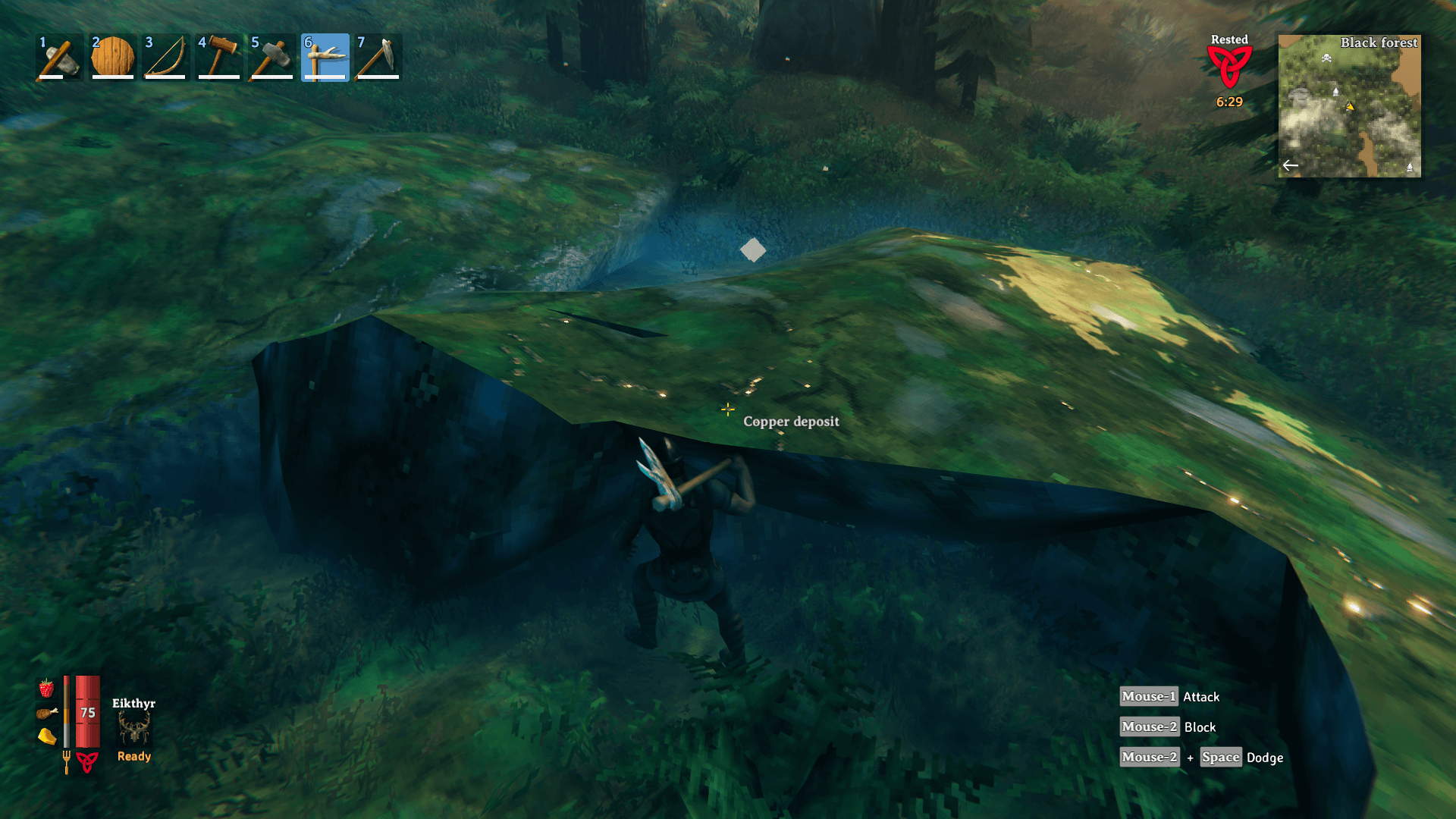Click the Rested status effect icon

(x=1229, y=67)
